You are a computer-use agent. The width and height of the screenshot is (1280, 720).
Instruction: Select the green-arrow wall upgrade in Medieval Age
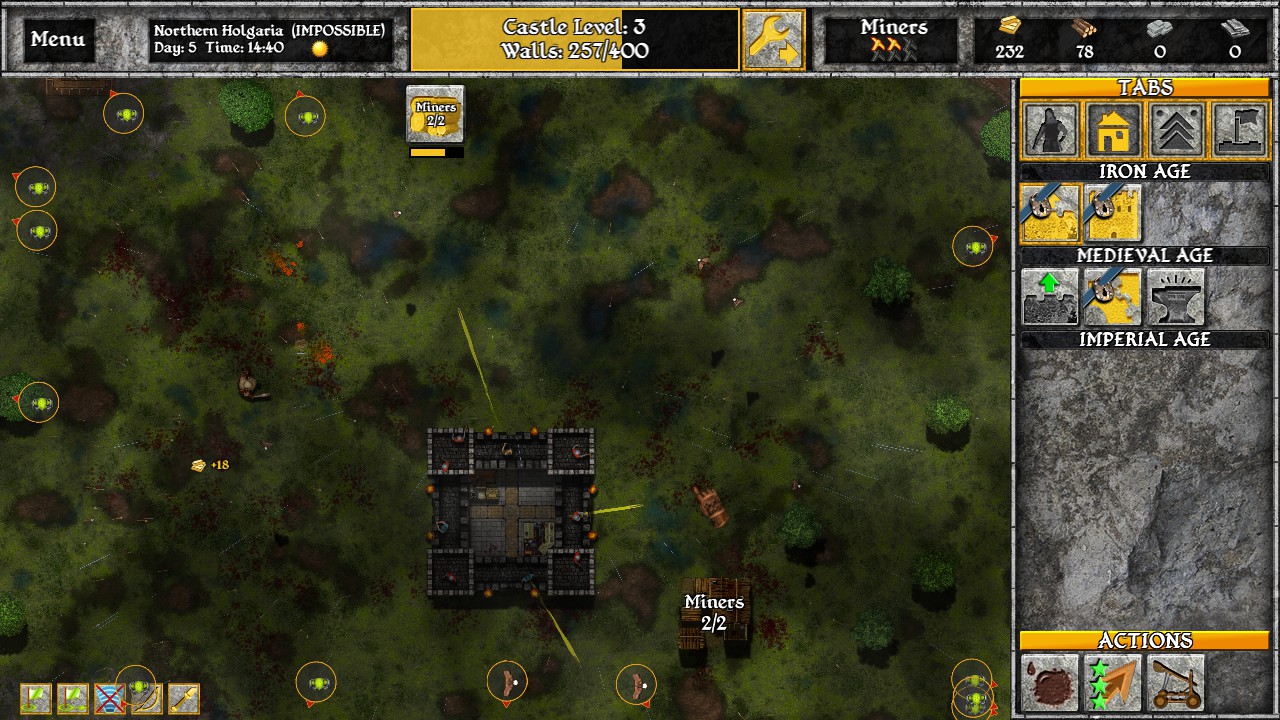[x=1049, y=297]
